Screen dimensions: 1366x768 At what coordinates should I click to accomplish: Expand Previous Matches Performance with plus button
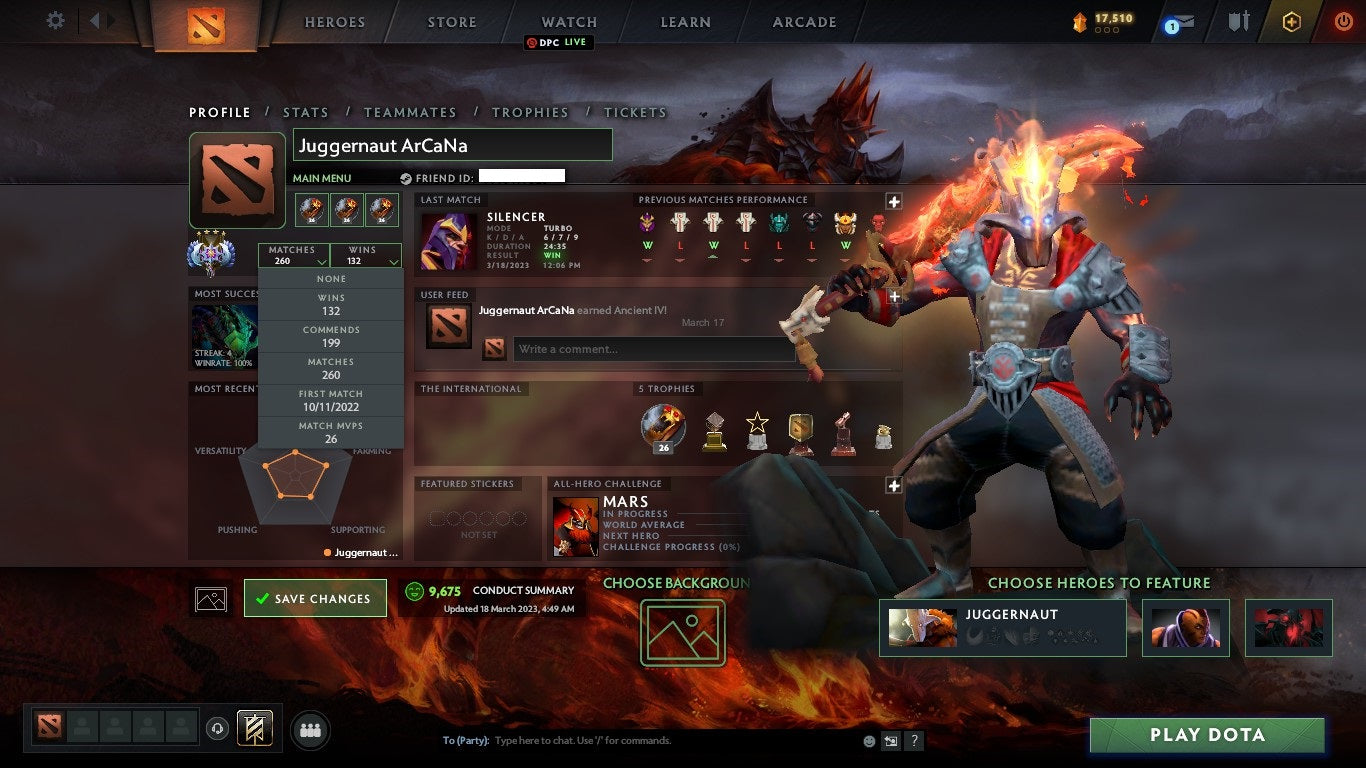point(893,200)
